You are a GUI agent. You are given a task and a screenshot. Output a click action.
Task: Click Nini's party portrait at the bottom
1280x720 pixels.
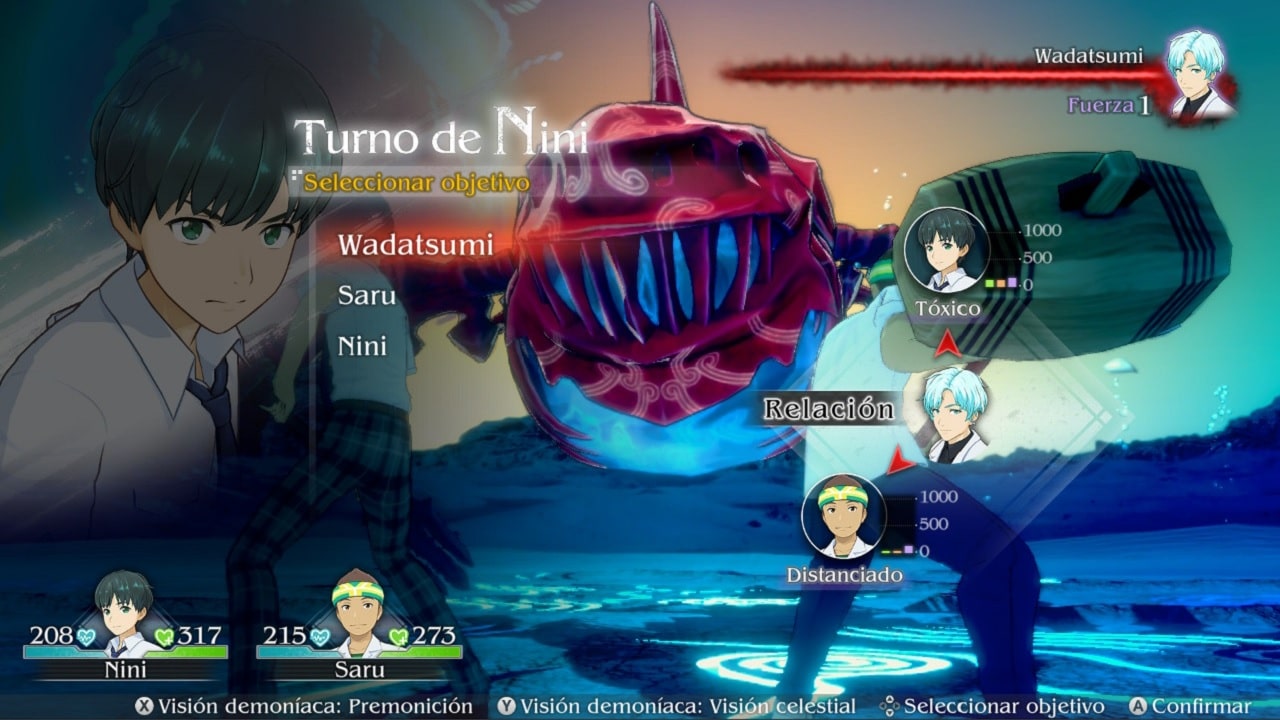pos(125,604)
